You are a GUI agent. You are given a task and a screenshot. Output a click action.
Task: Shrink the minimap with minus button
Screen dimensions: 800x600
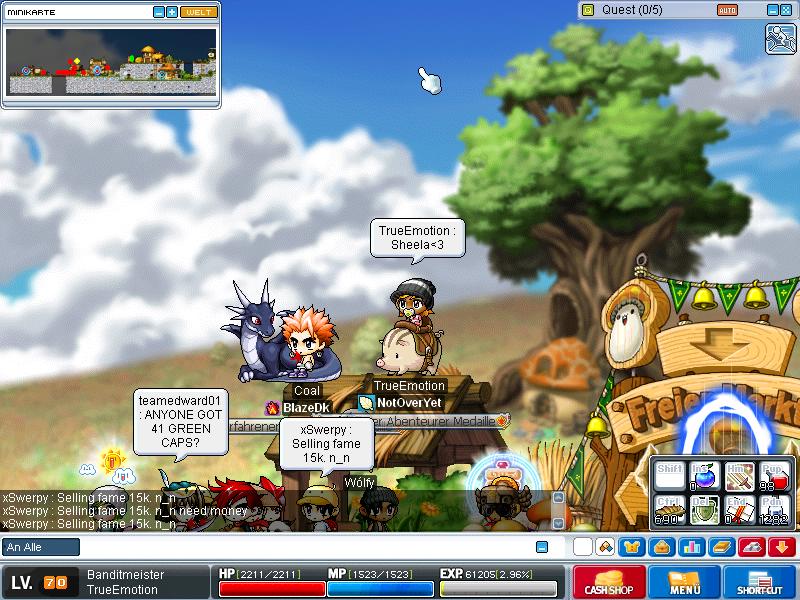click(x=158, y=12)
